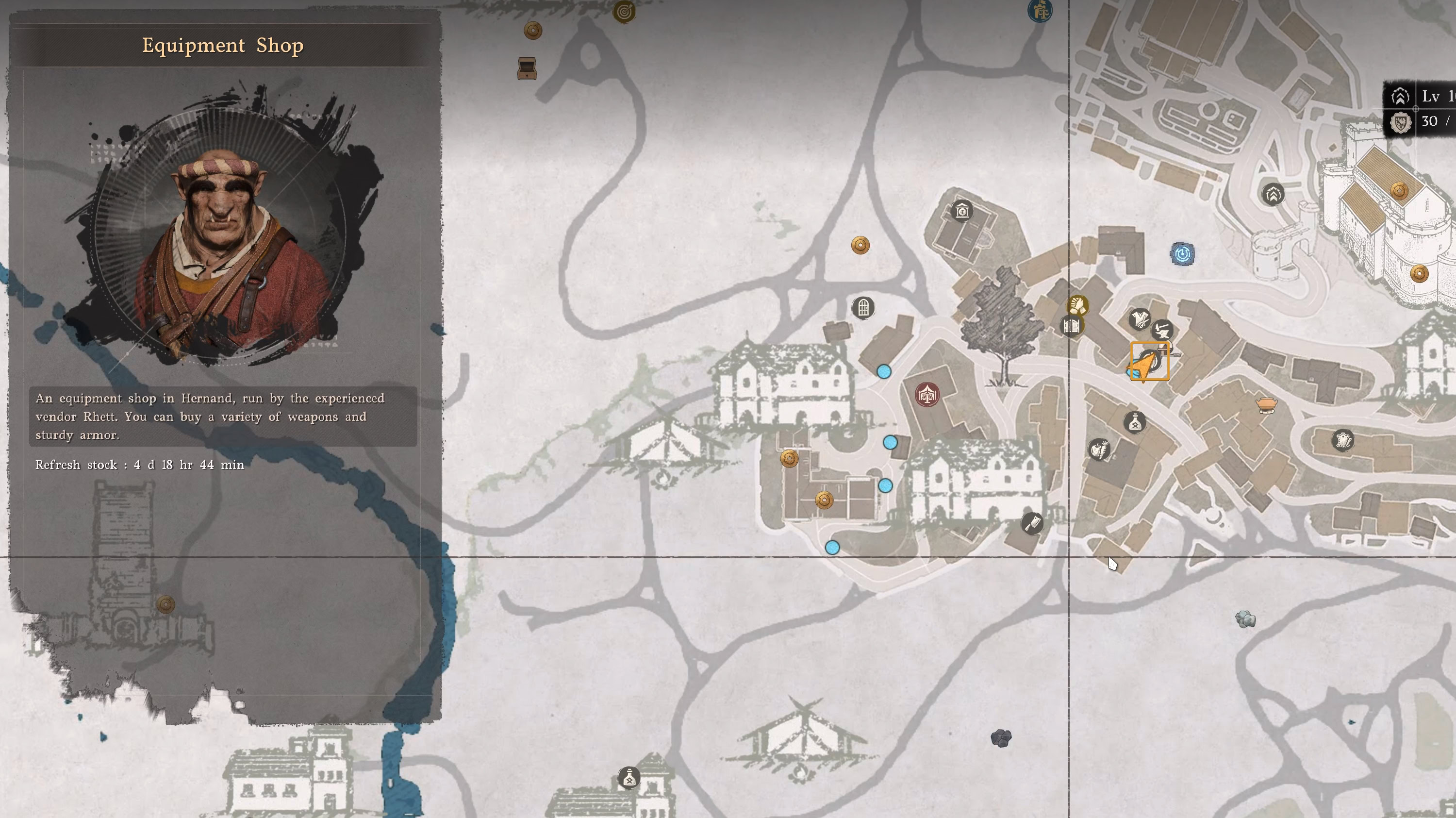
Task: Open the tailor shop marker with shirt and scissors
Action: pyautogui.click(x=1140, y=319)
